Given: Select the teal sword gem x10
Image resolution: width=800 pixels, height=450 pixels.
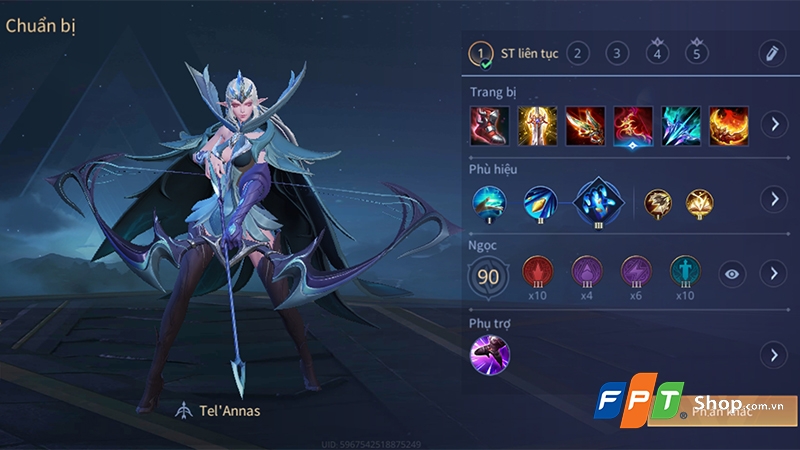Looking at the screenshot, I should [686, 272].
